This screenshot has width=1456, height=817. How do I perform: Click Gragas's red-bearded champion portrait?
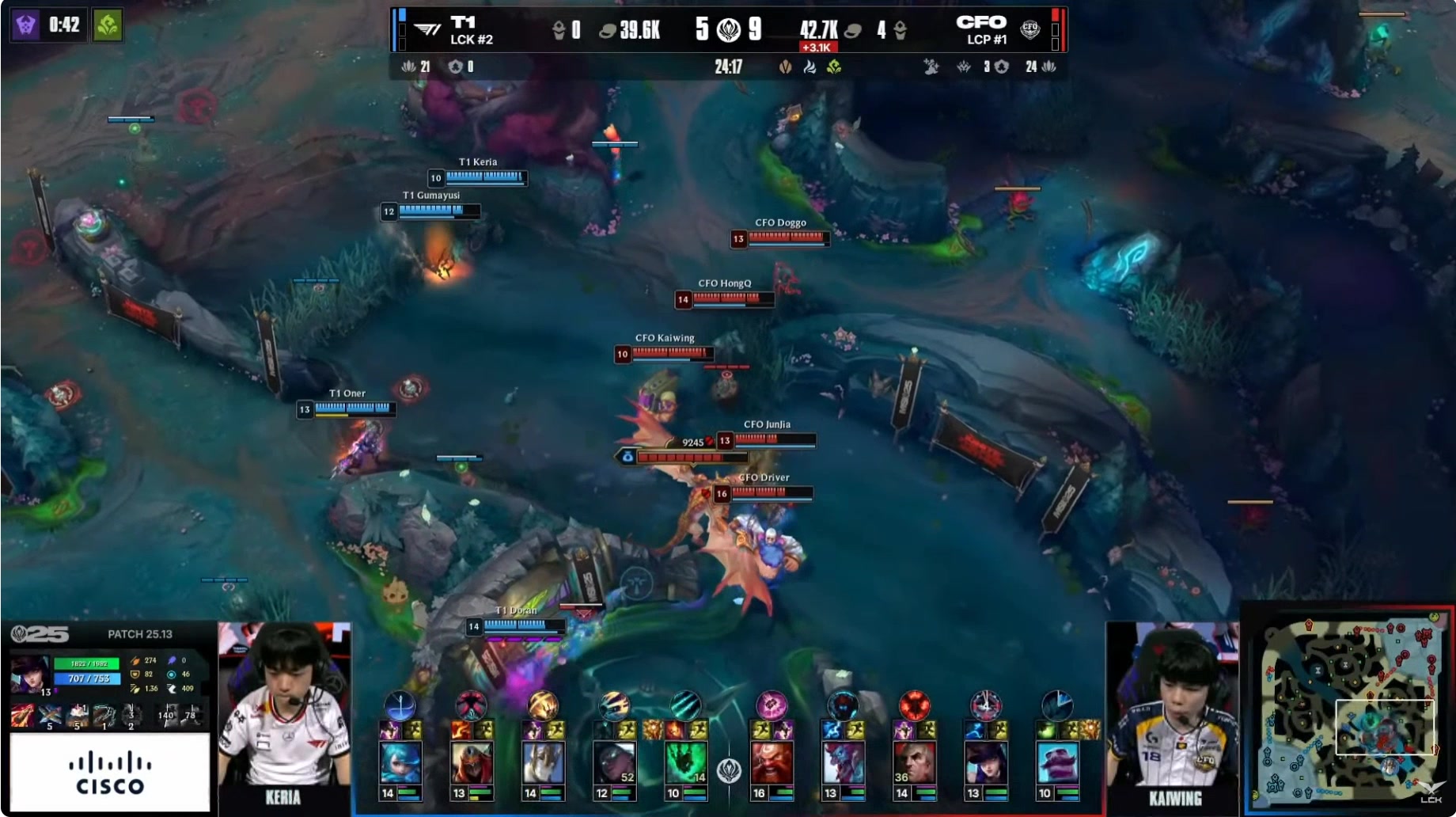coord(772,762)
